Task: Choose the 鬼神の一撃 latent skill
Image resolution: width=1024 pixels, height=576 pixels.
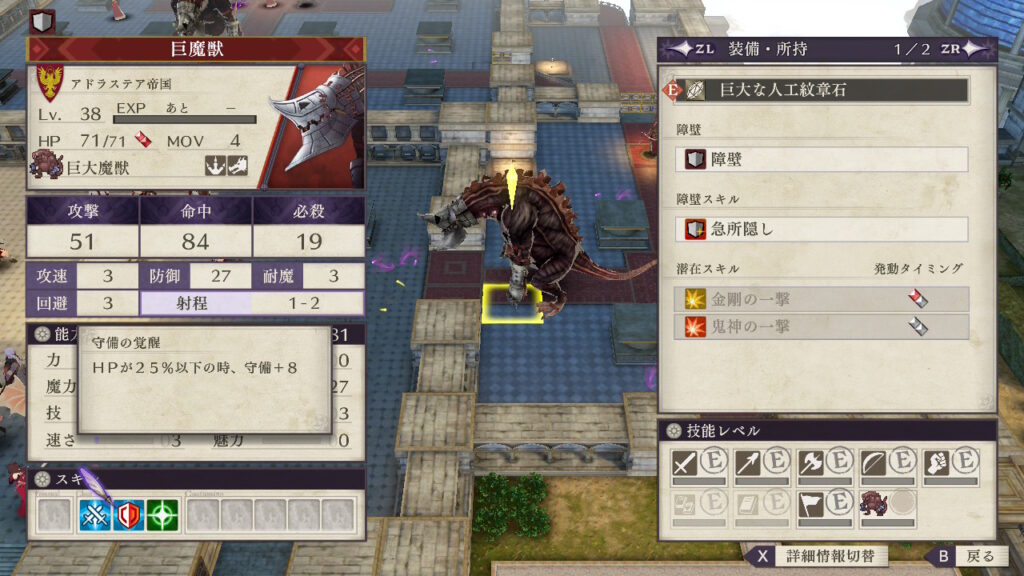Action: pos(822,327)
